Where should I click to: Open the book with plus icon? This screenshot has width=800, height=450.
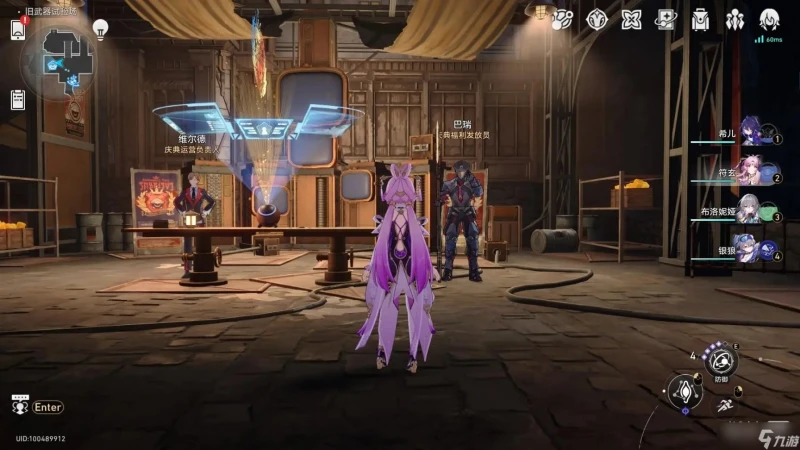665,20
